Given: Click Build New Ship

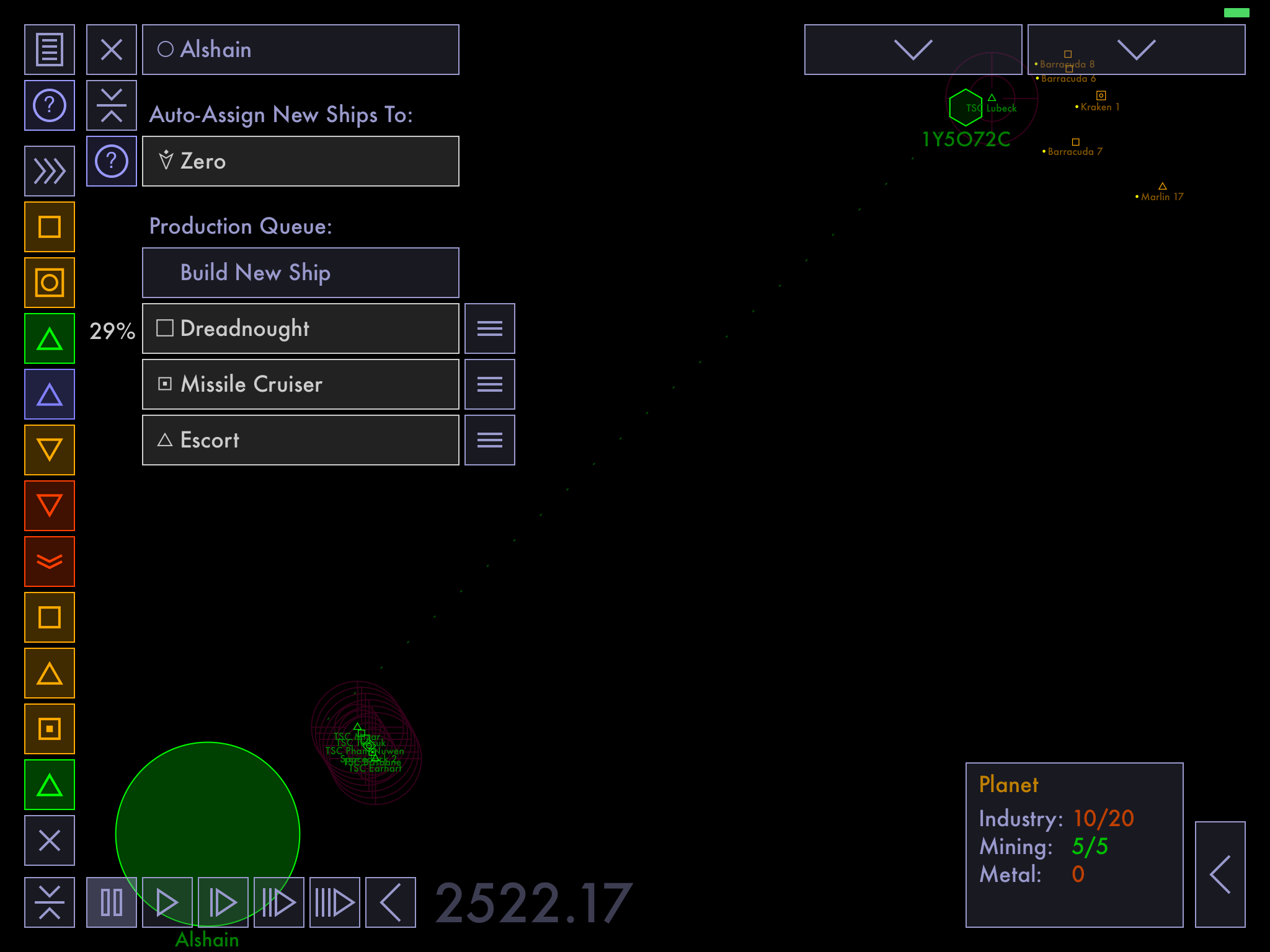Looking at the screenshot, I should pyautogui.click(x=301, y=273).
